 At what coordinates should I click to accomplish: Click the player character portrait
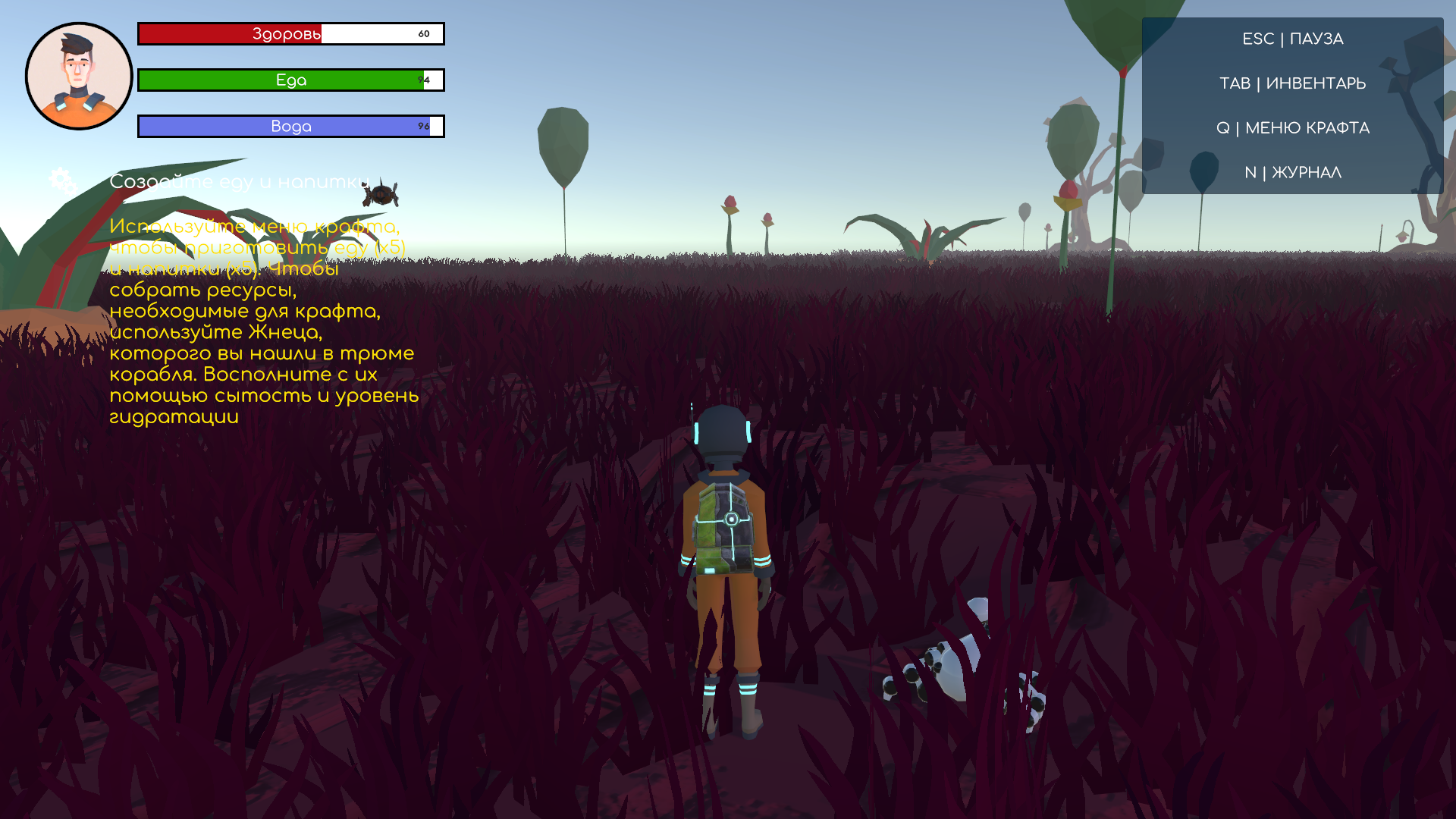[x=79, y=76]
